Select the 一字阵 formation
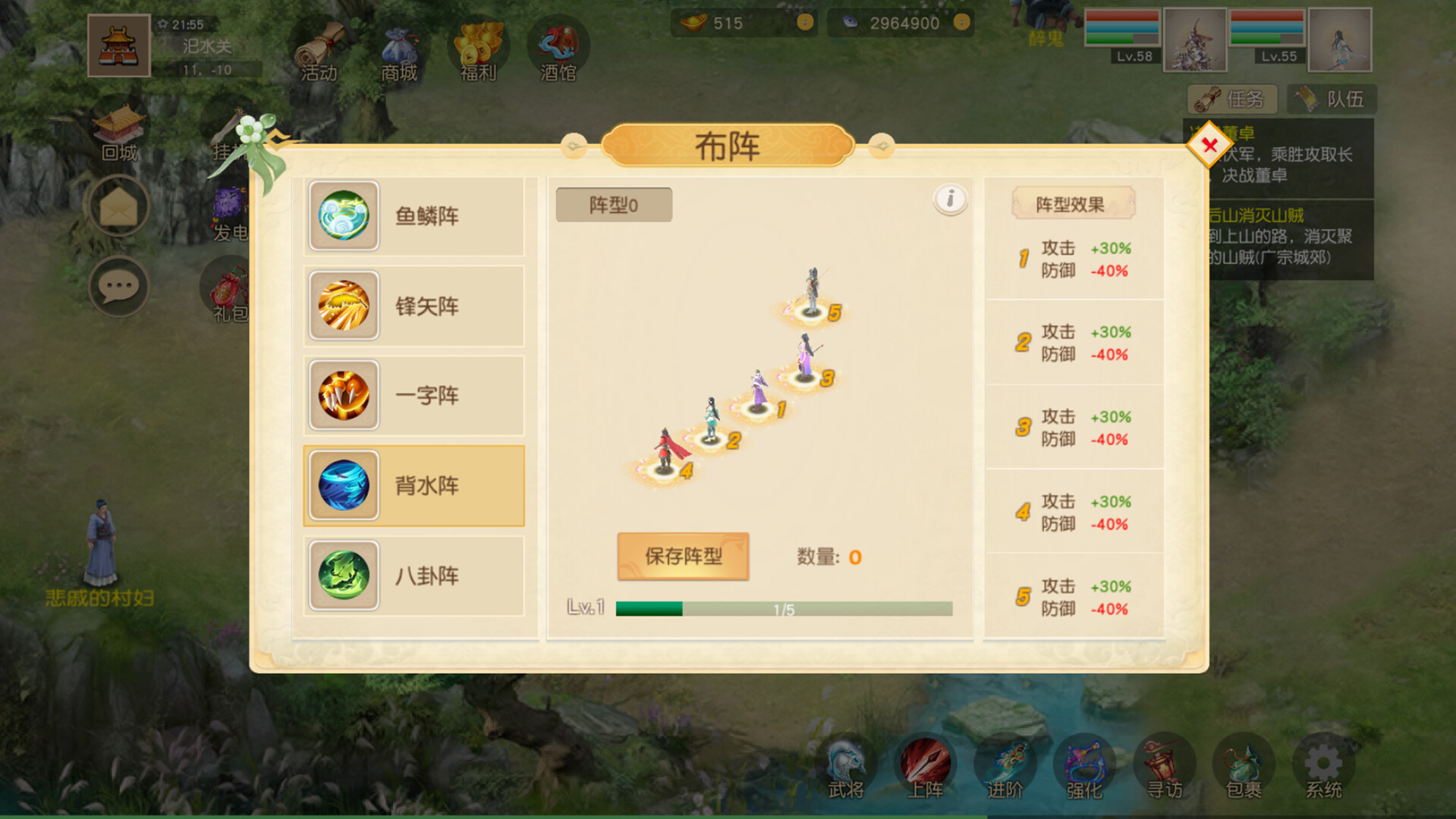Viewport: 1456px width, 819px height. (x=414, y=395)
